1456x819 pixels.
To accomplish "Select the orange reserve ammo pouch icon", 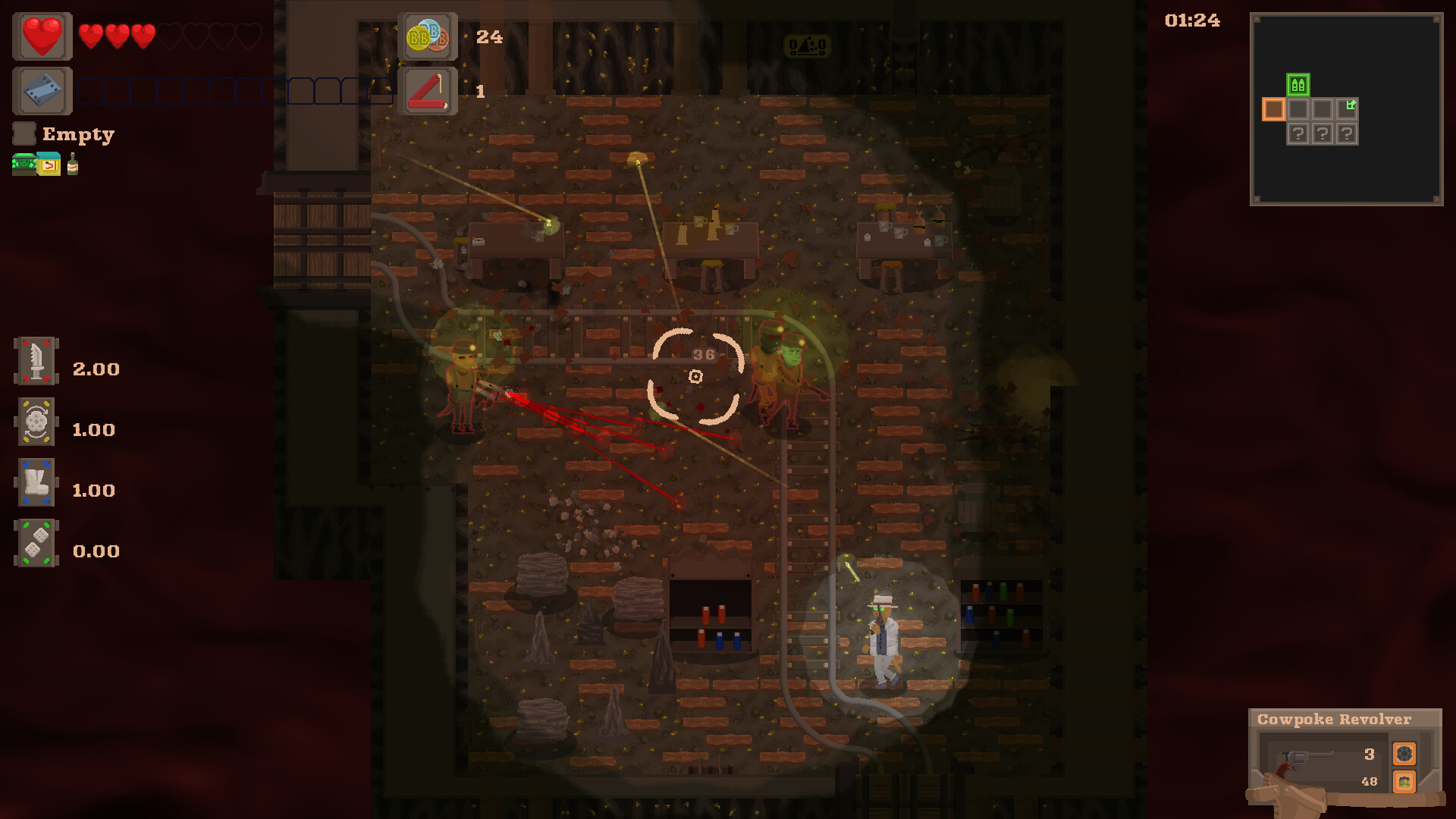I will 1404,781.
